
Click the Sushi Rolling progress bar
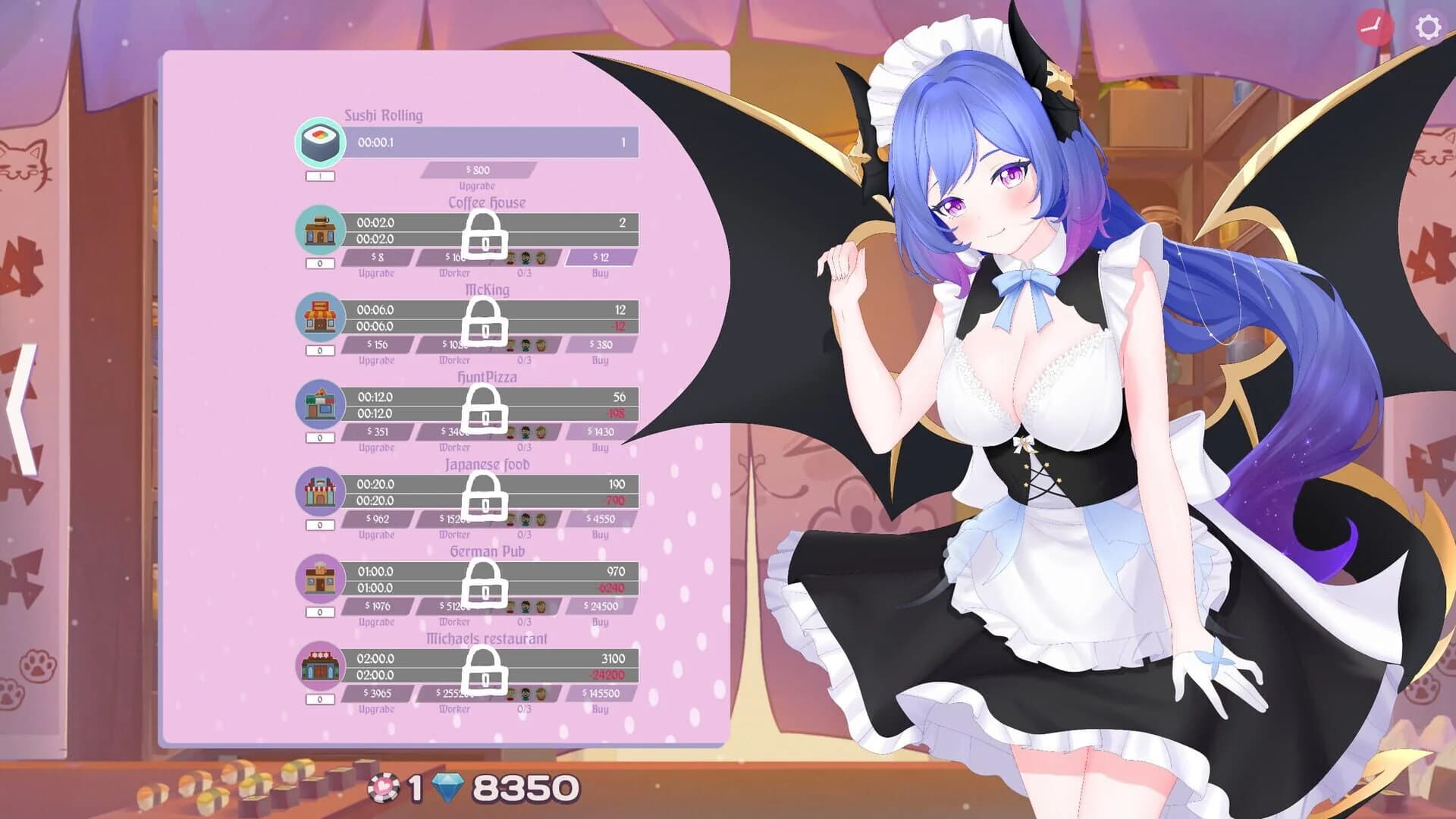493,141
